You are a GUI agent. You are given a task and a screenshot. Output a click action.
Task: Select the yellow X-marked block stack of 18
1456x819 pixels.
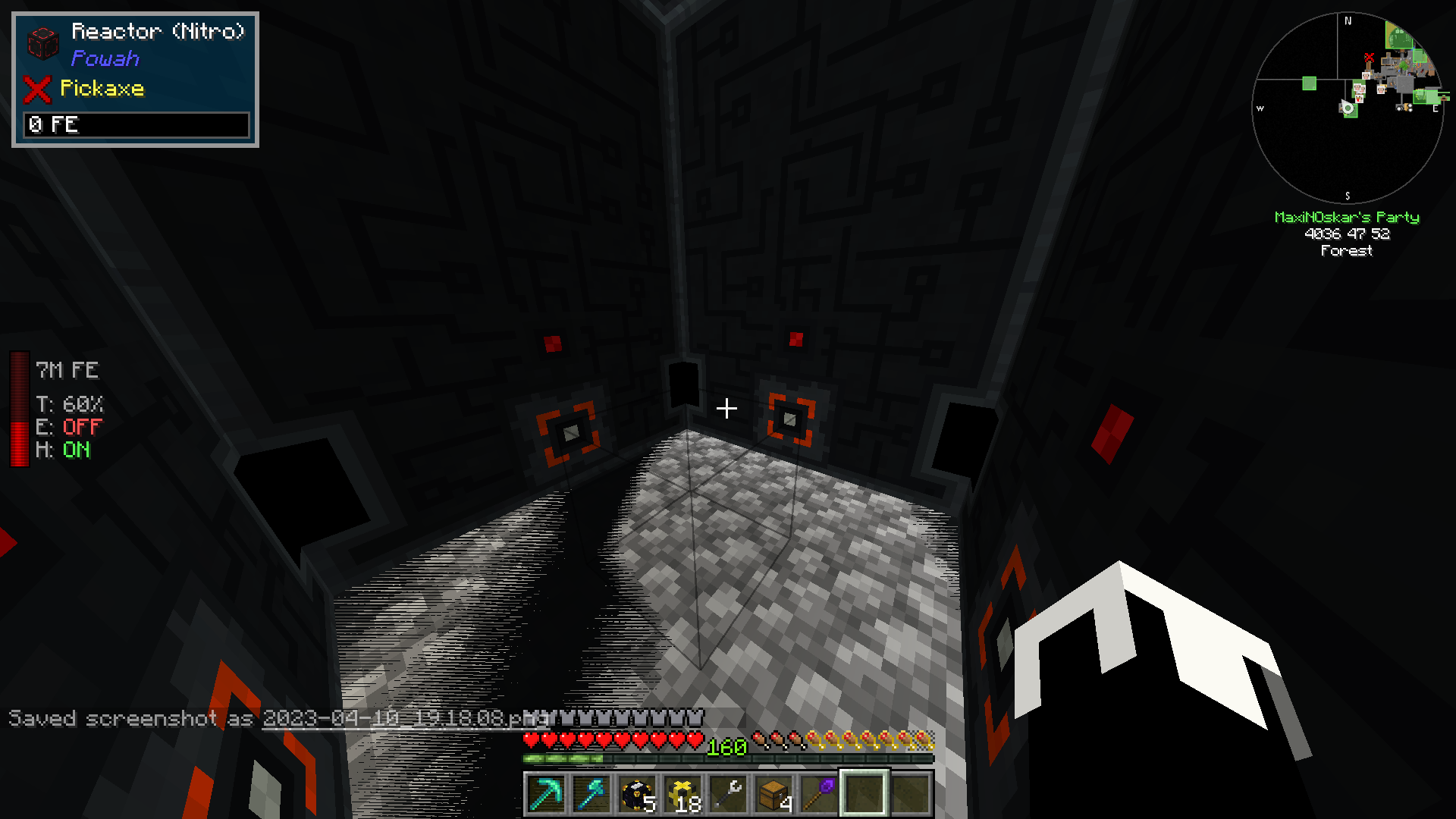(683, 792)
